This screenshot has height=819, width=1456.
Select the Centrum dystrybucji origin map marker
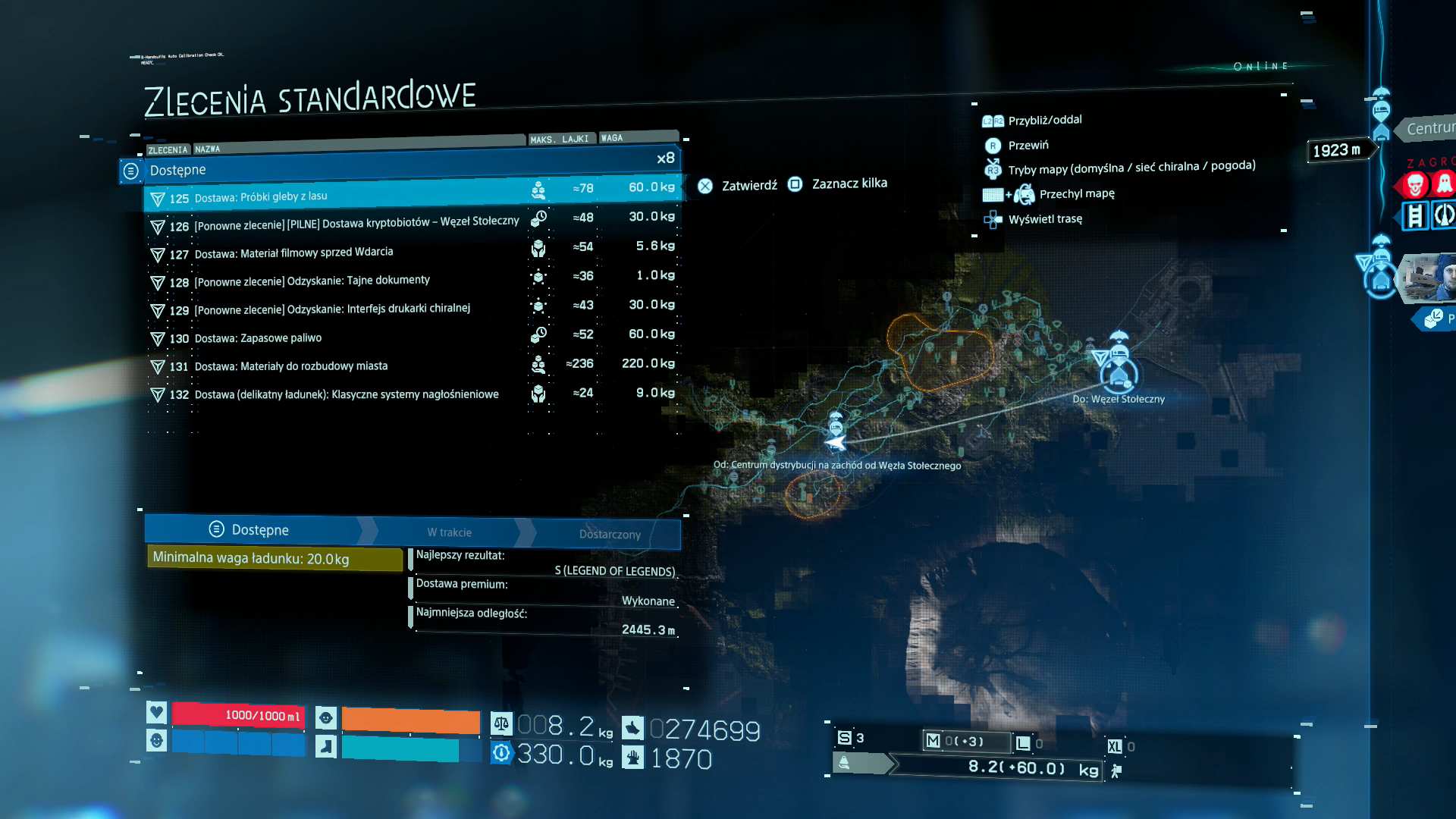835,441
